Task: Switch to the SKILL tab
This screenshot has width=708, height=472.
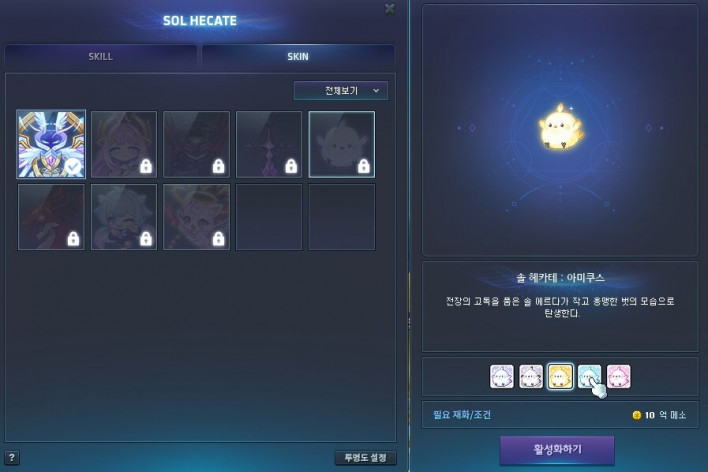Action: pyautogui.click(x=100, y=56)
